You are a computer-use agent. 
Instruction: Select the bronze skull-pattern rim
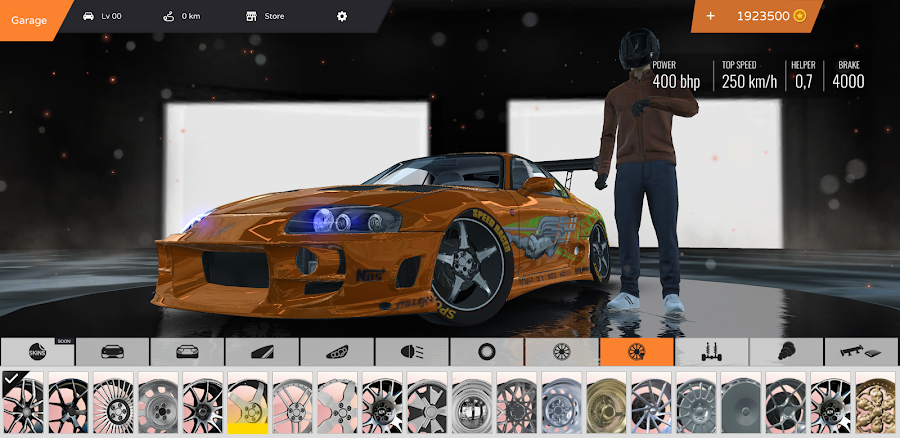click(877, 404)
